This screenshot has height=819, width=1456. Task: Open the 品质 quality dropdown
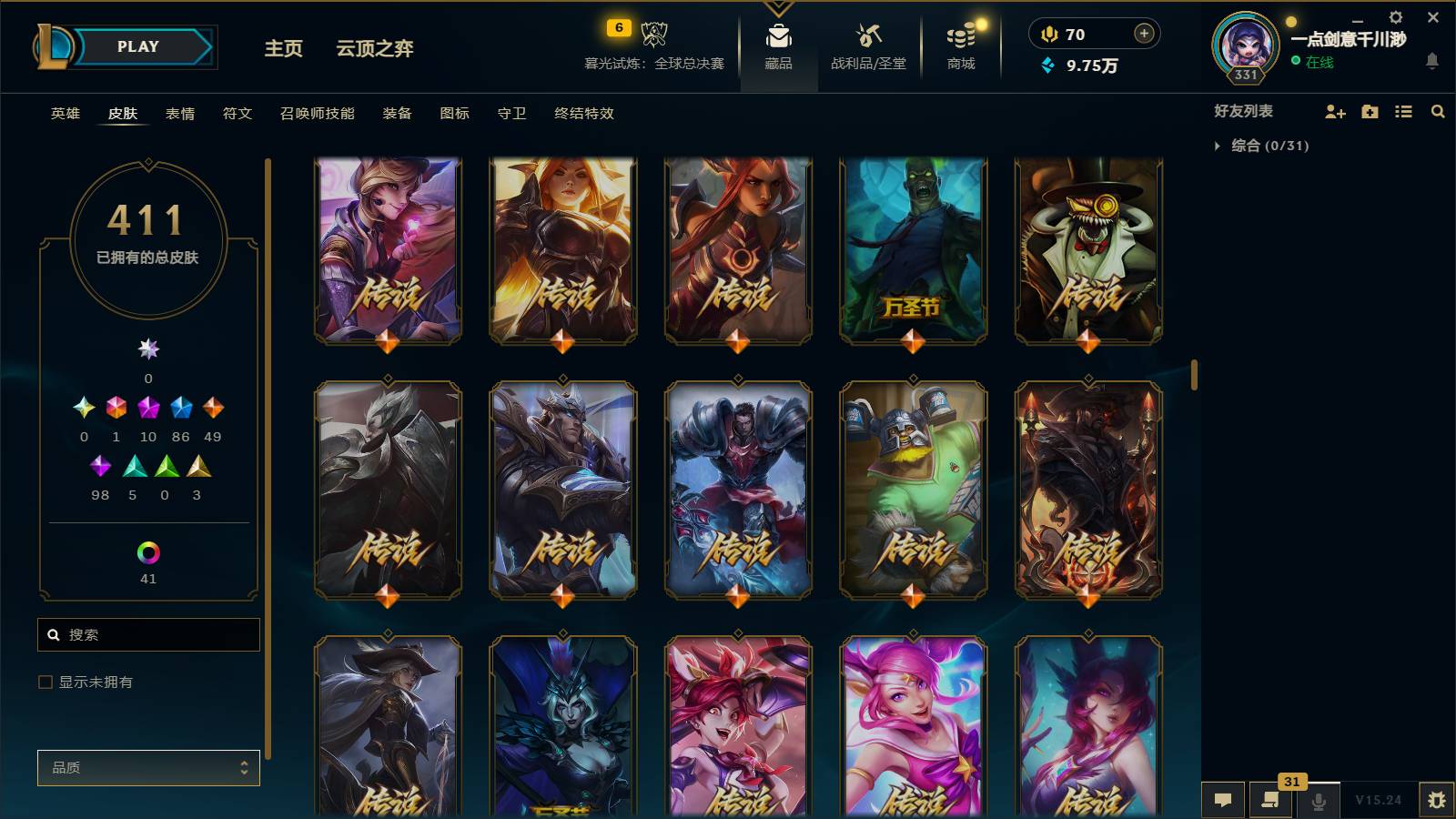coord(148,767)
